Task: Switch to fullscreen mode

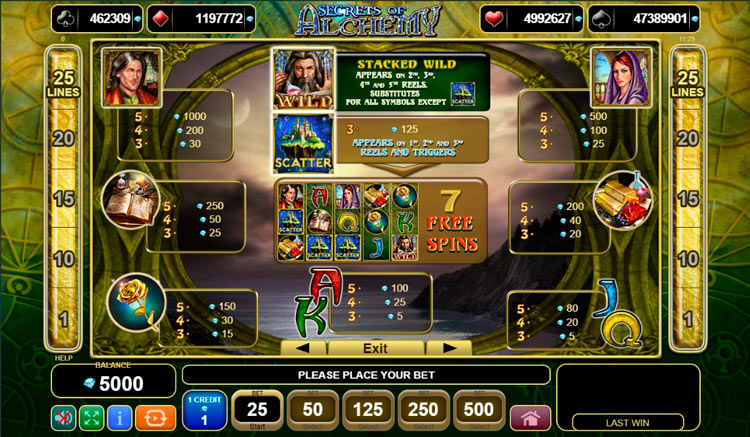Action: [92, 417]
